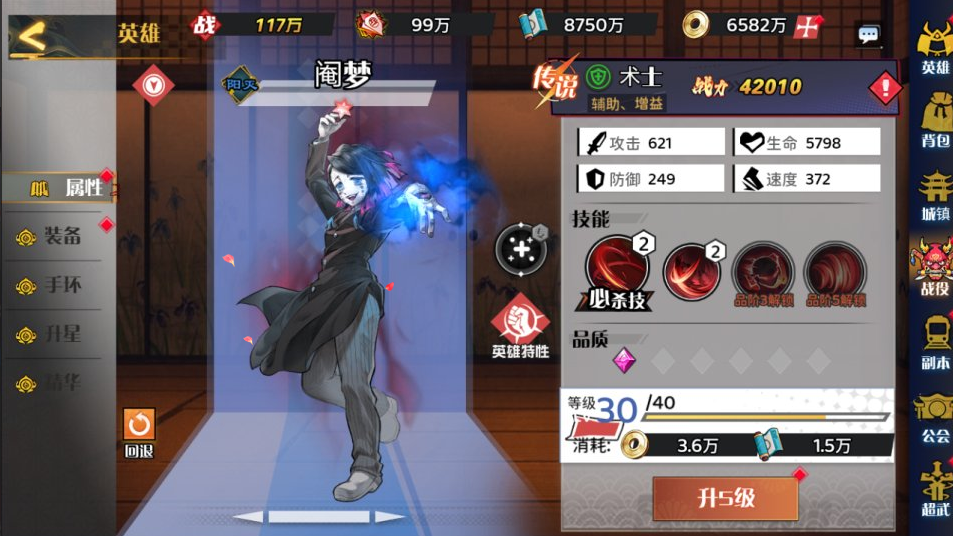
Task: Open 英雄特性 hero traits
Action: click(x=520, y=325)
